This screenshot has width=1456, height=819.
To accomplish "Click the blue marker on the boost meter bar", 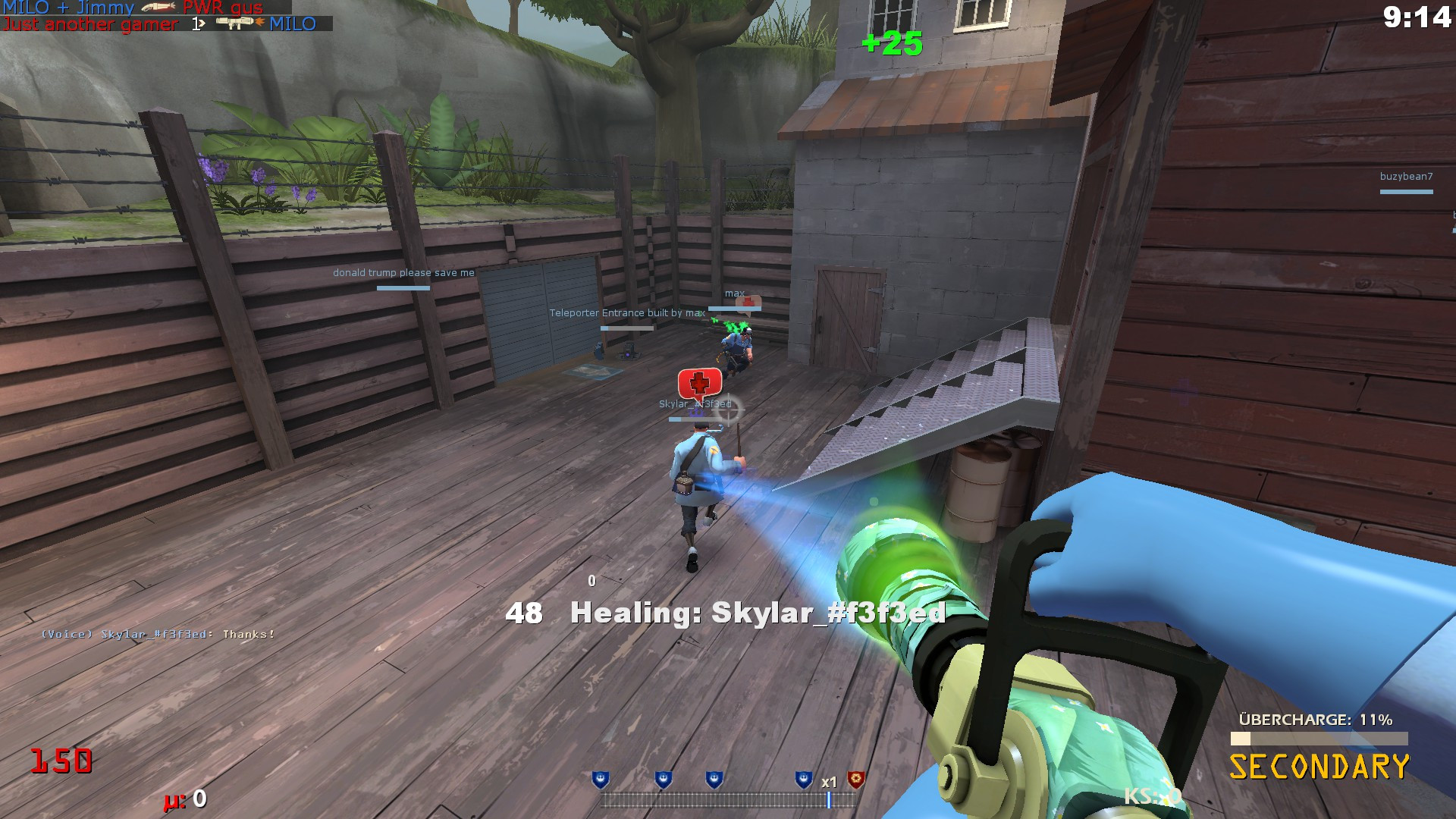I will [x=829, y=799].
